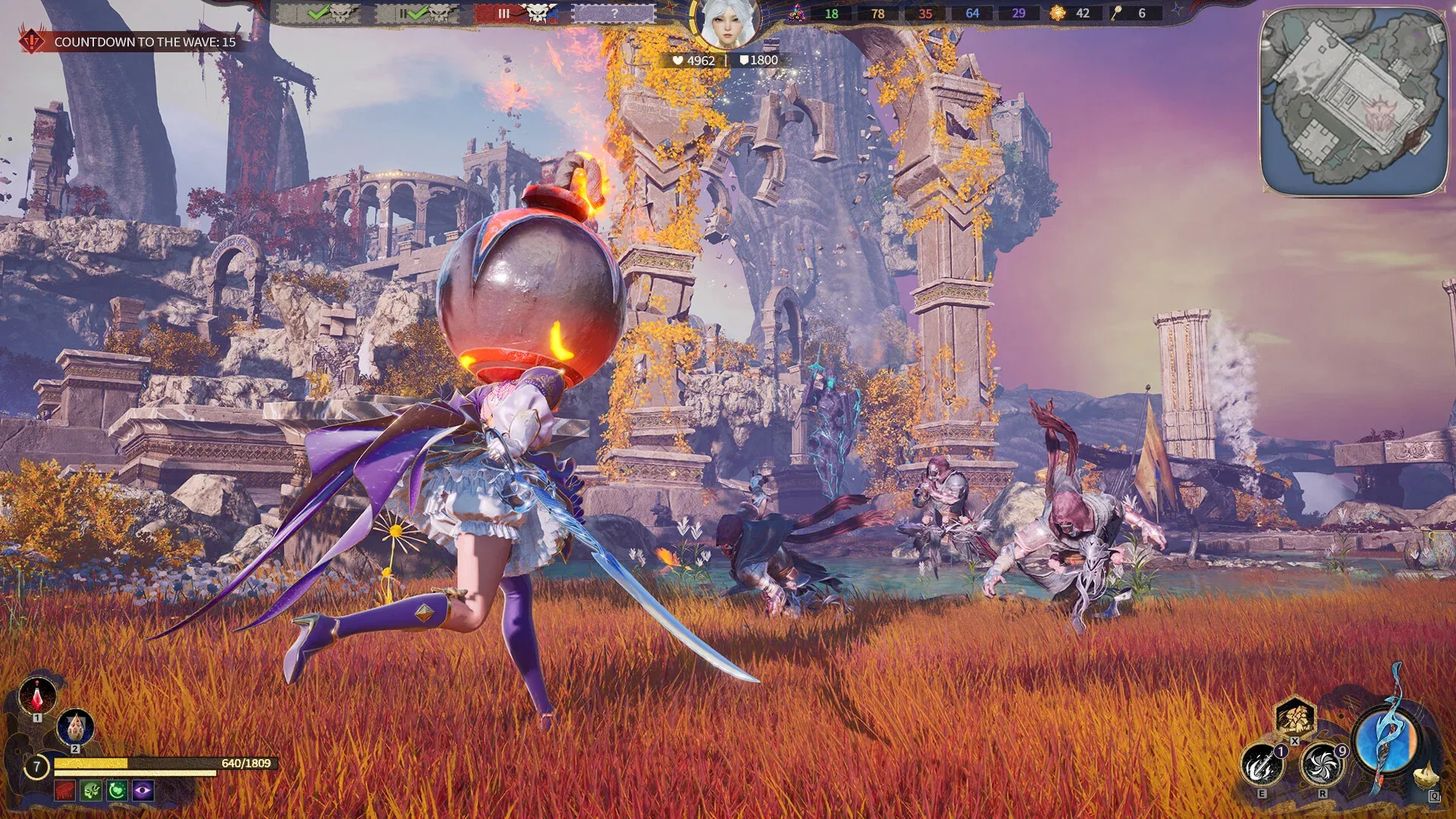
Task: Open the minimap in the corner
Action: [1354, 102]
